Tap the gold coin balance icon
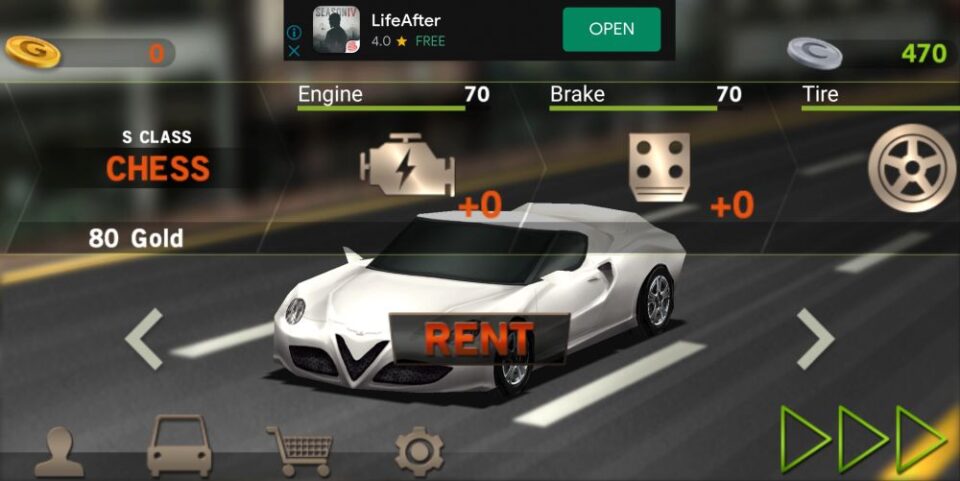This screenshot has height=481, width=960. tap(33, 51)
